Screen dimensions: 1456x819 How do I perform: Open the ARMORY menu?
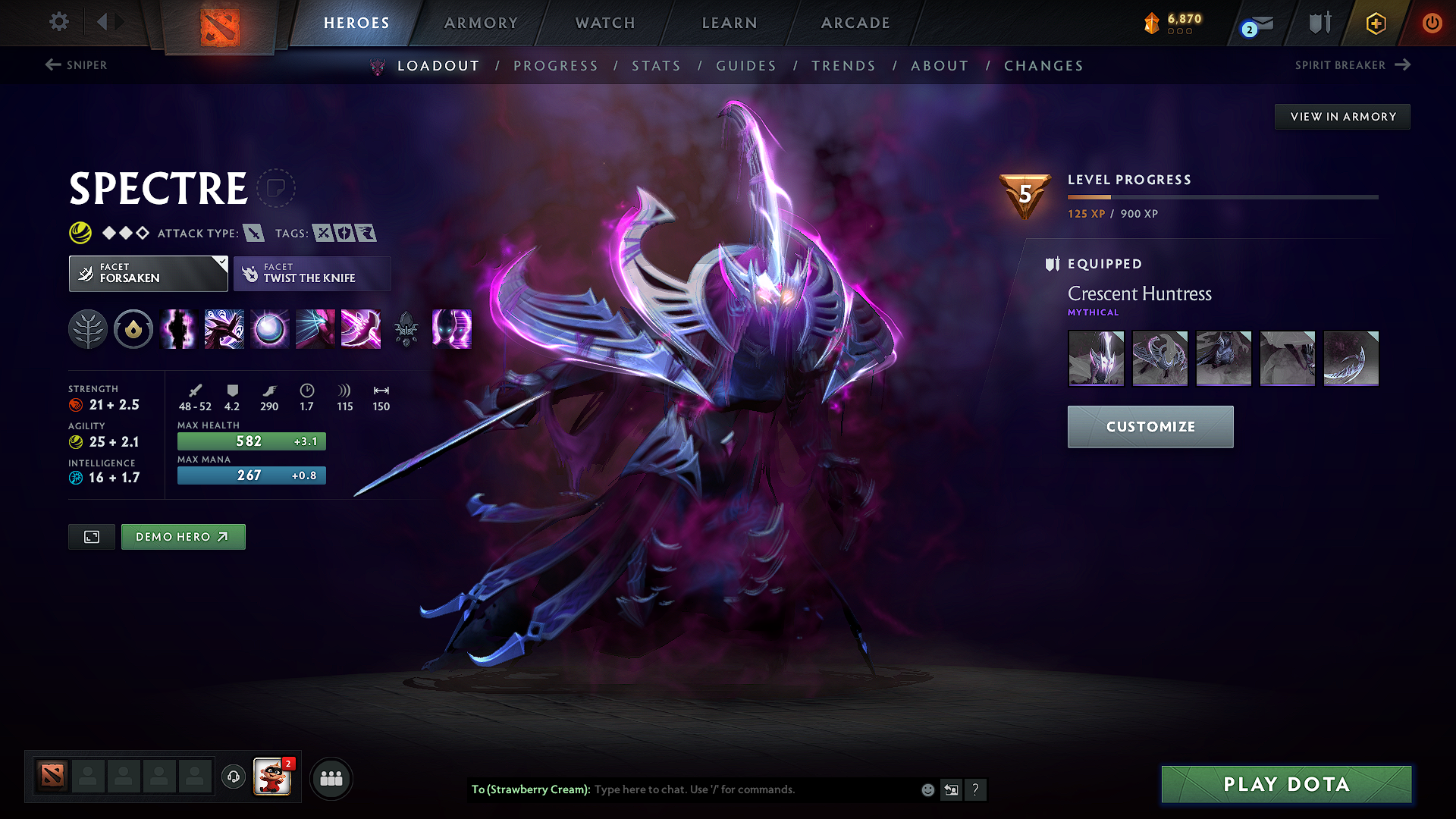click(x=481, y=23)
